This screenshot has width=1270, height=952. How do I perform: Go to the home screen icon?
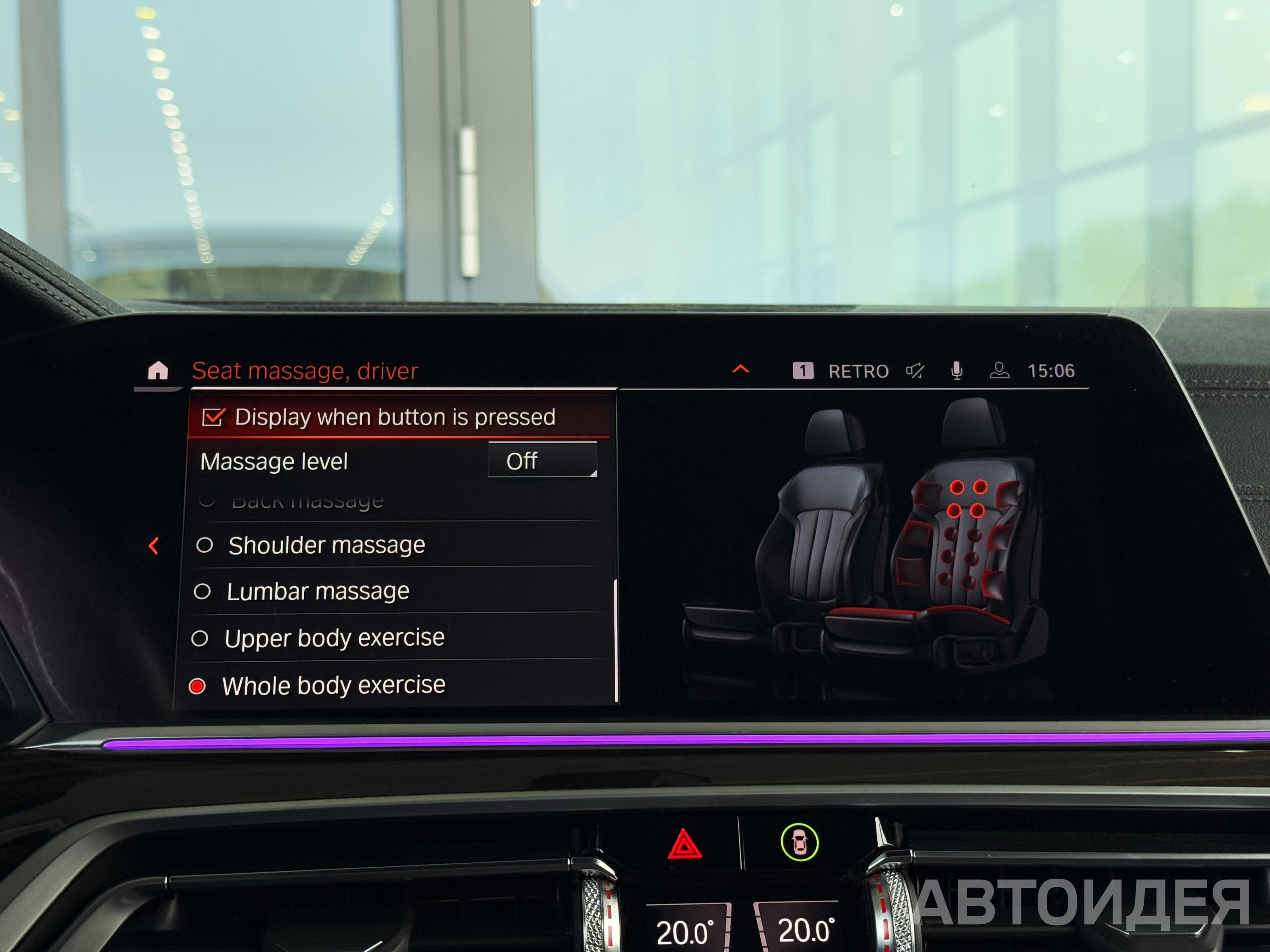coord(158,371)
